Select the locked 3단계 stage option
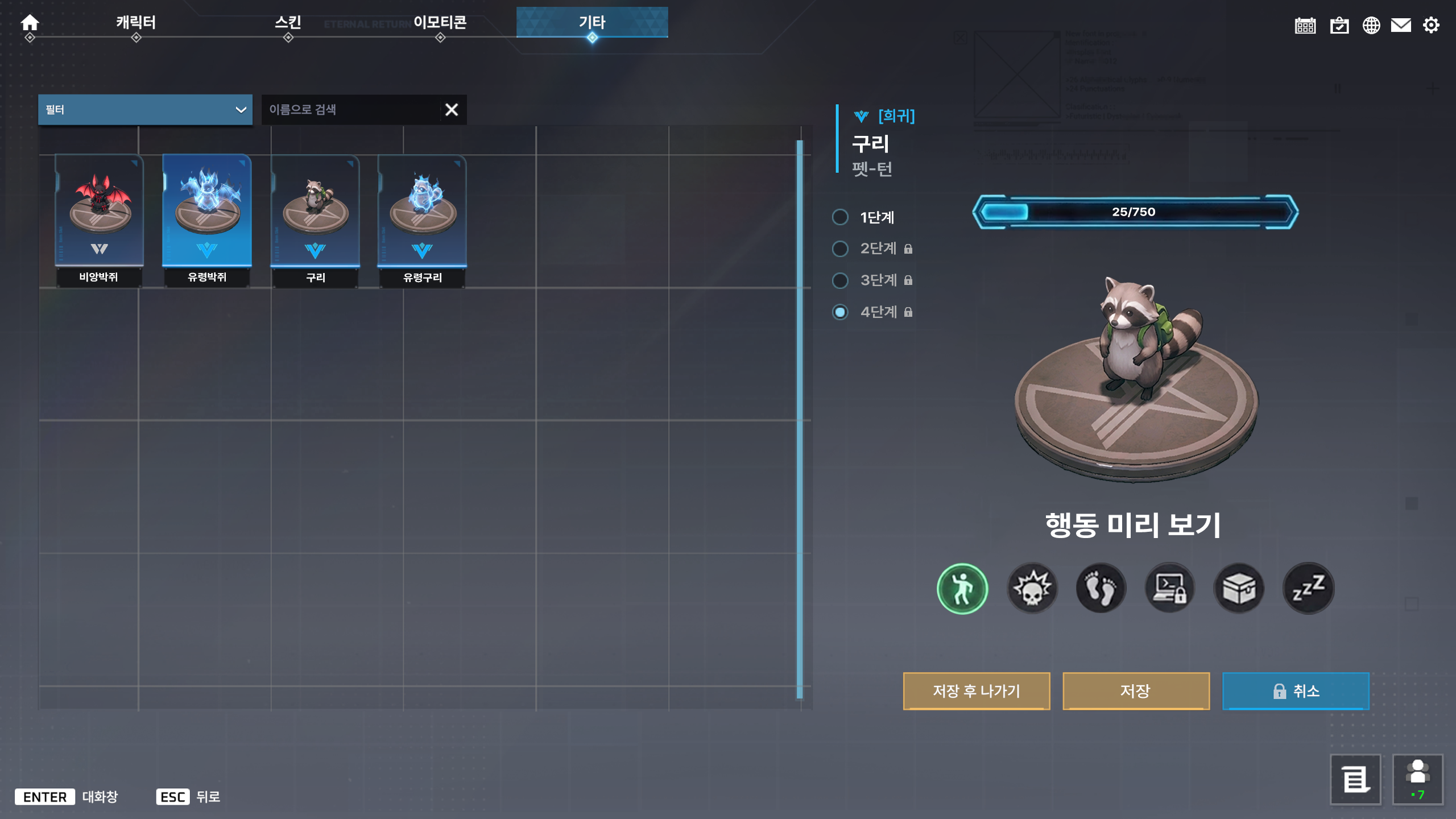 click(x=840, y=280)
